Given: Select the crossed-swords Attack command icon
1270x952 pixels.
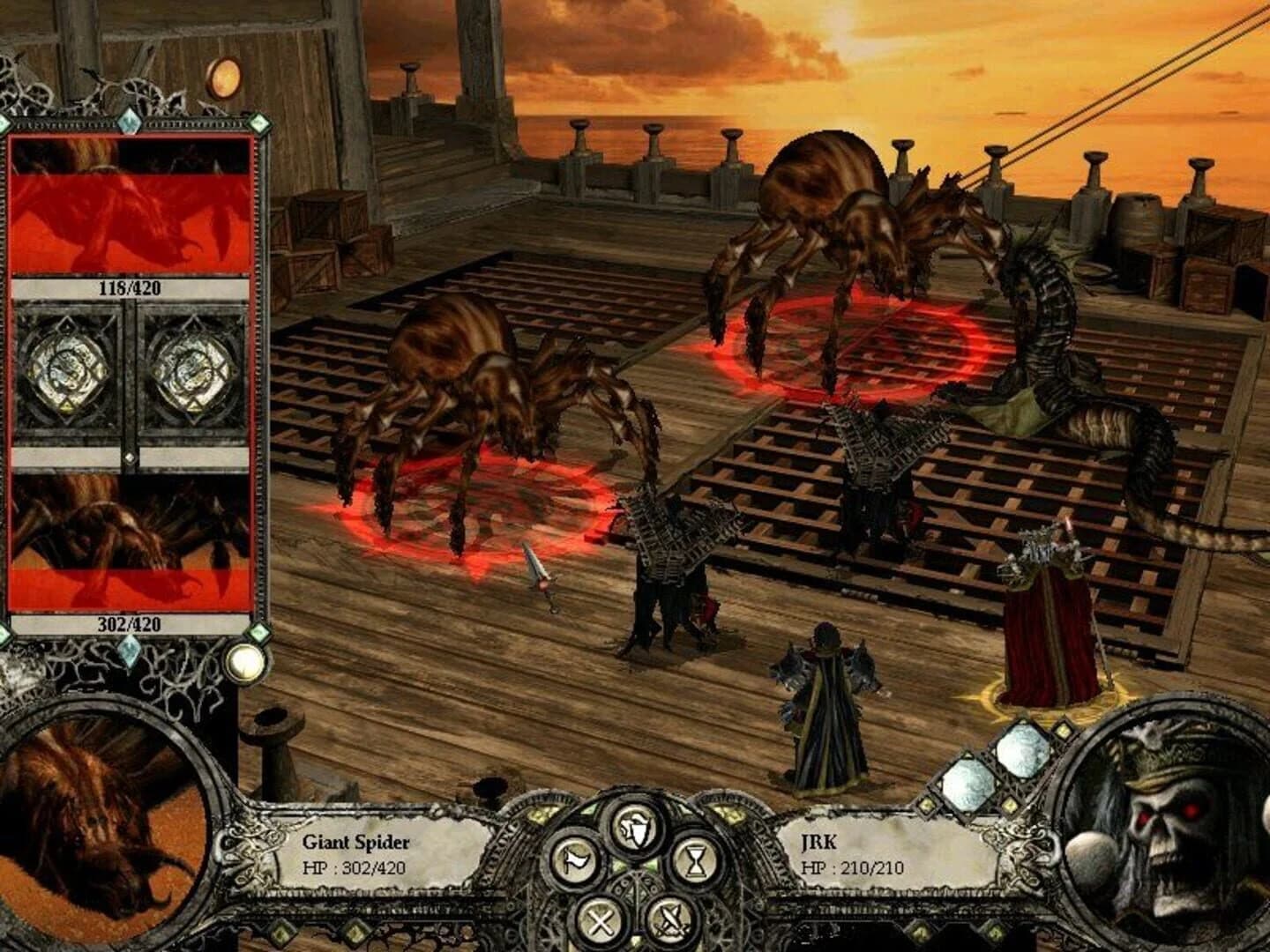Looking at the screenshot, I should coord(670,921).
